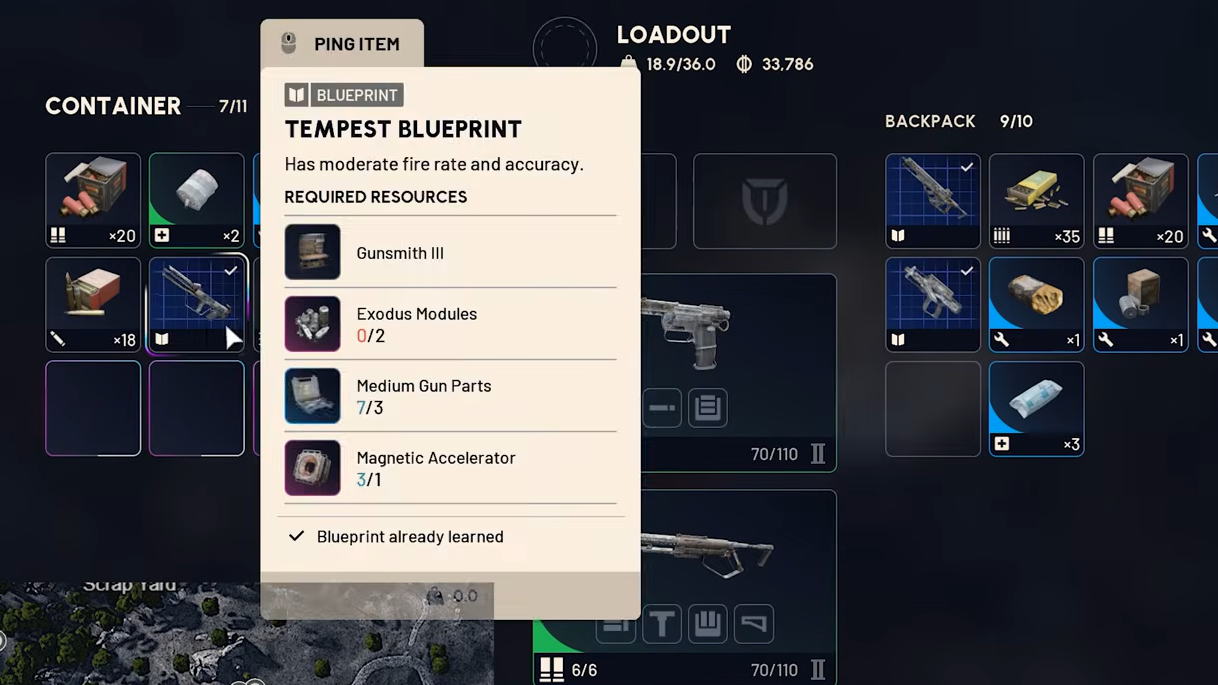Click the shotgun's stock attachment slot

(x=753, y=624)
